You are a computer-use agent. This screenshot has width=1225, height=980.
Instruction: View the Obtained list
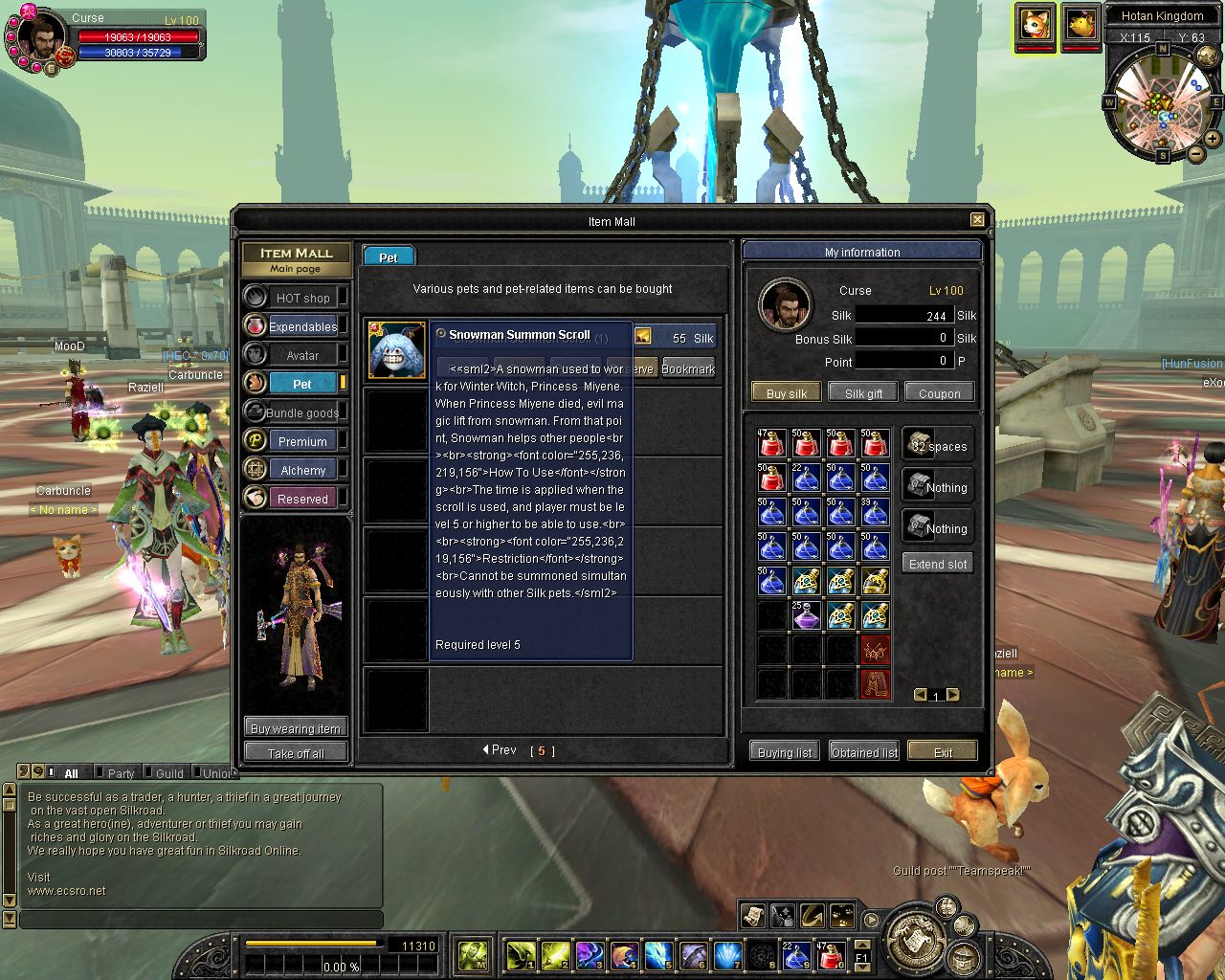pos(864,751)
